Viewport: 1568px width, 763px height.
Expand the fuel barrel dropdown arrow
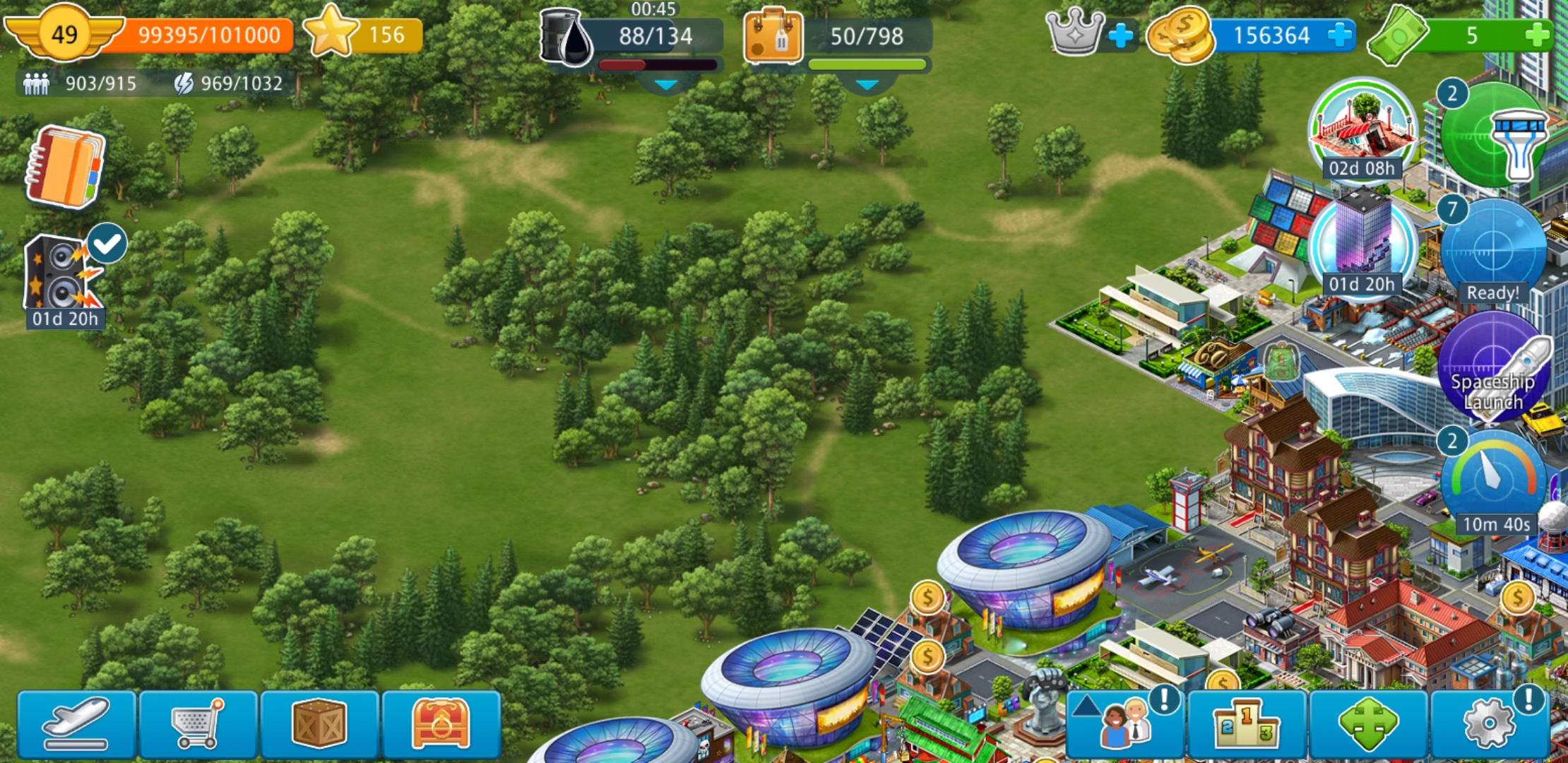pos(665,85)
